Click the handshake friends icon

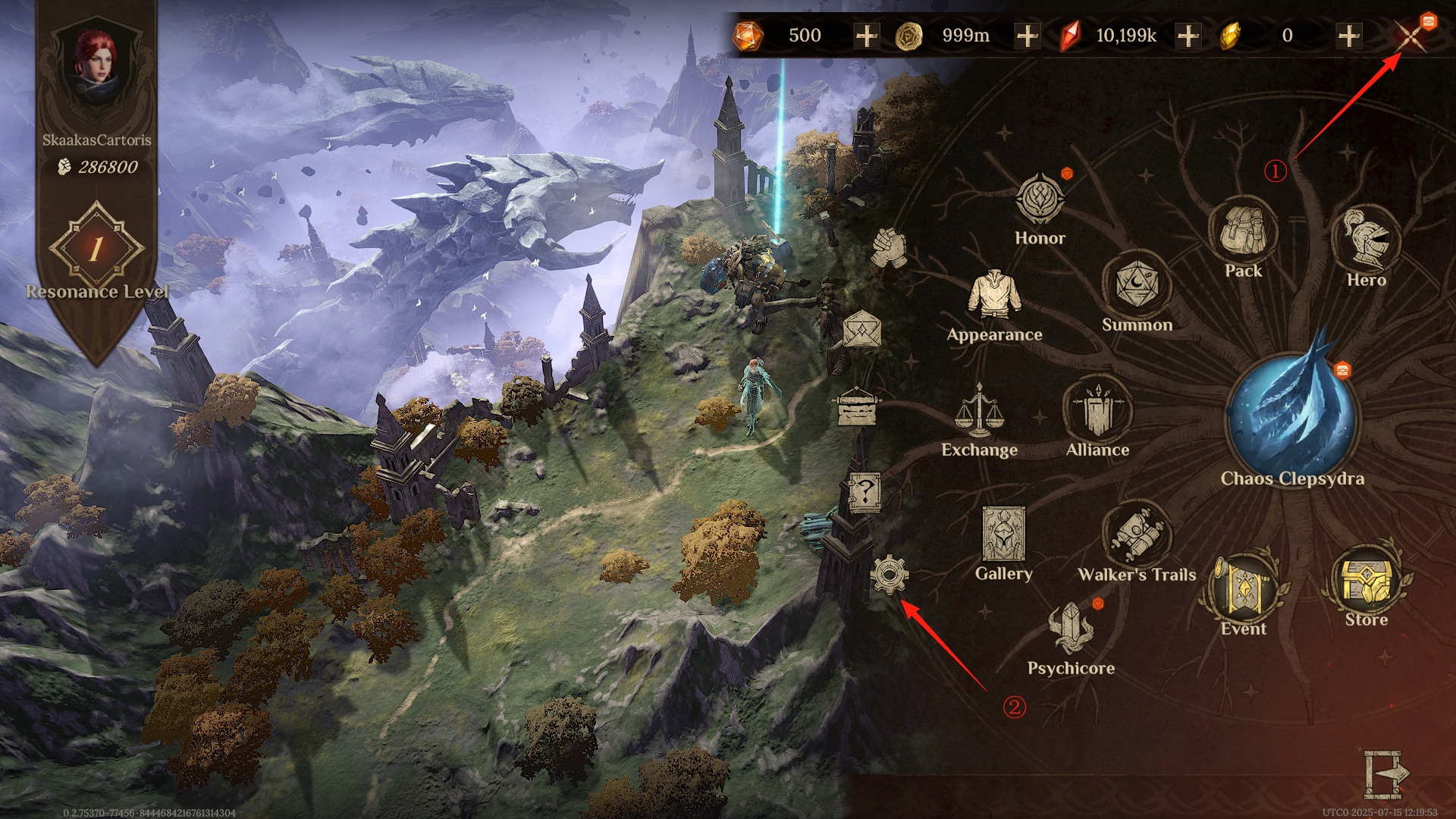click(x=888, y=247)
